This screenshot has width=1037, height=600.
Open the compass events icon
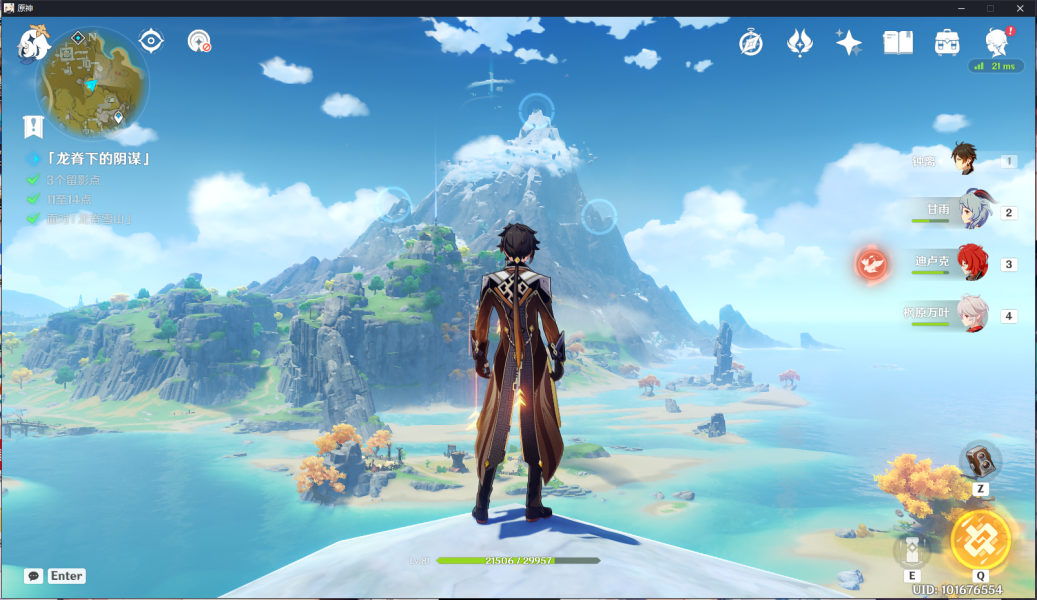point(751,42)
